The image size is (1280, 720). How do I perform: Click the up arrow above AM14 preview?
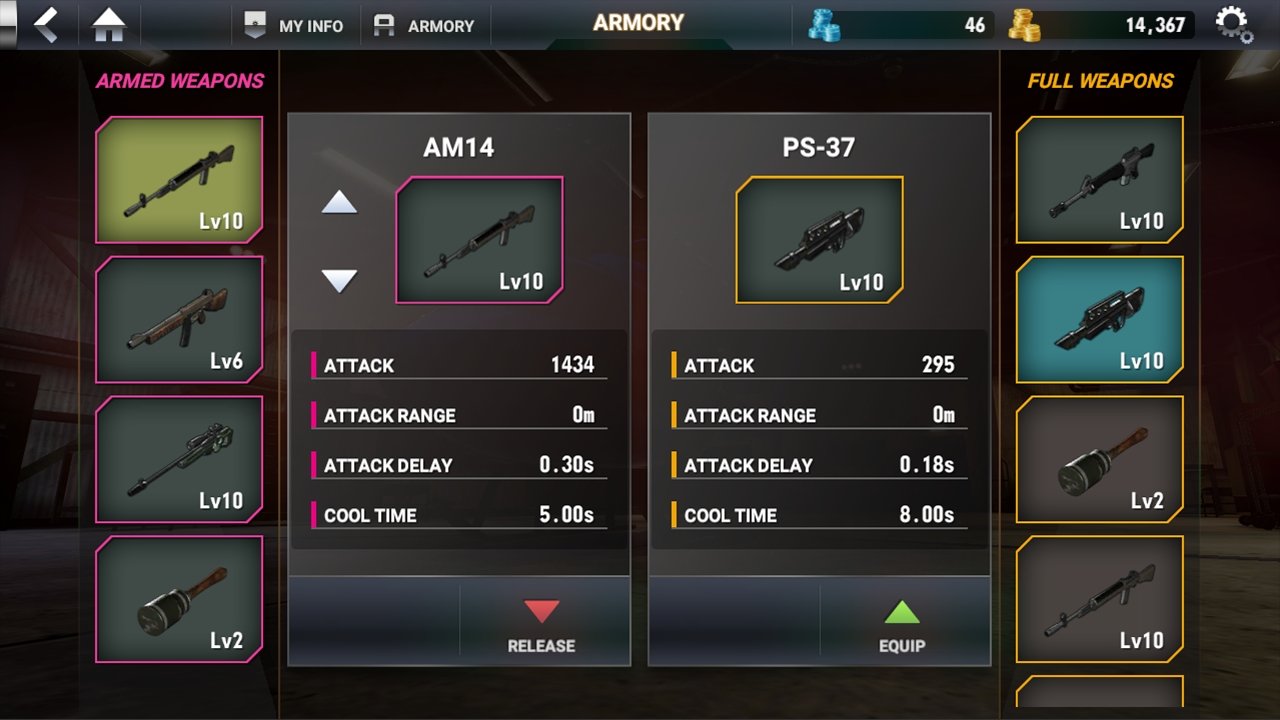tap(340, 204)
